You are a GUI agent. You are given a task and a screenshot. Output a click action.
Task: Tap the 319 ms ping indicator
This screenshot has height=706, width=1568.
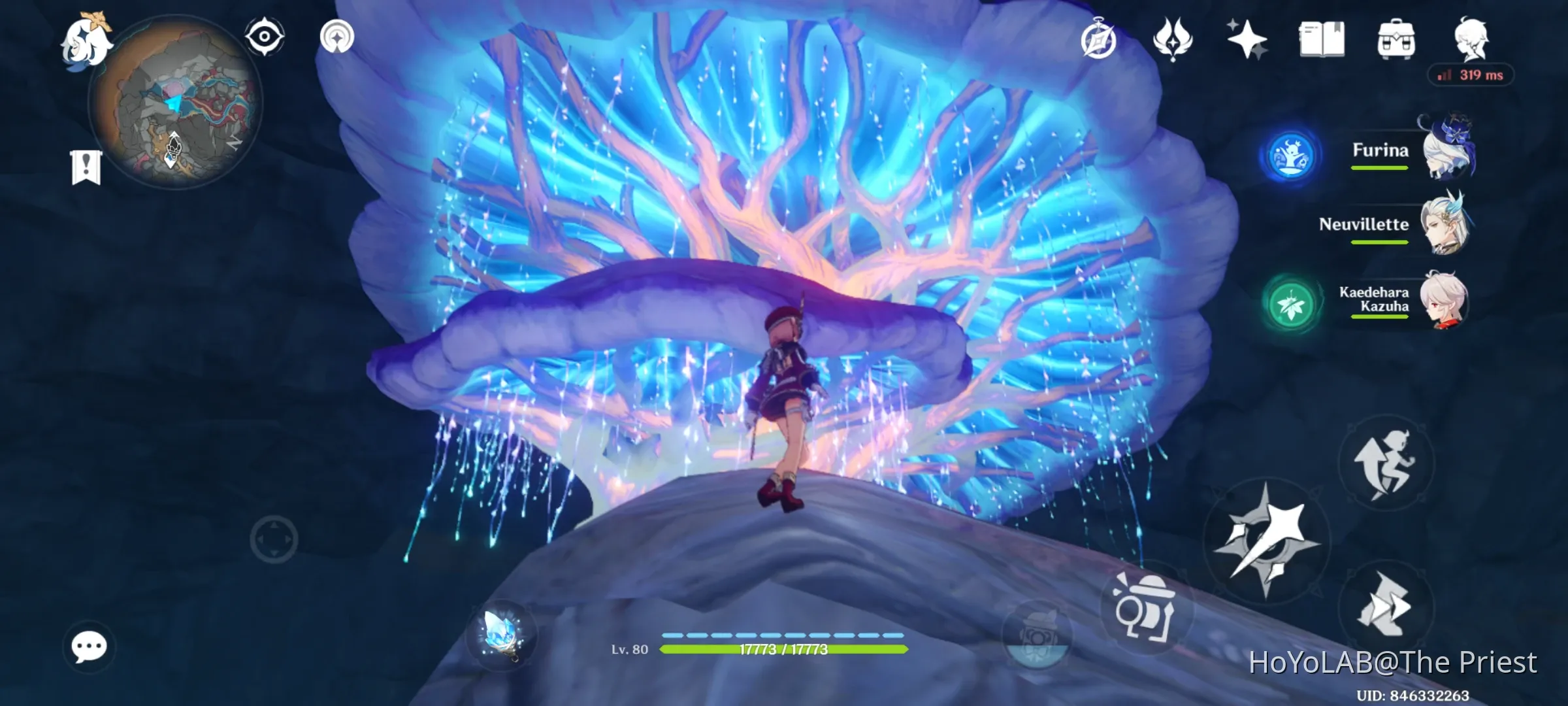[x=1471, y=75]
